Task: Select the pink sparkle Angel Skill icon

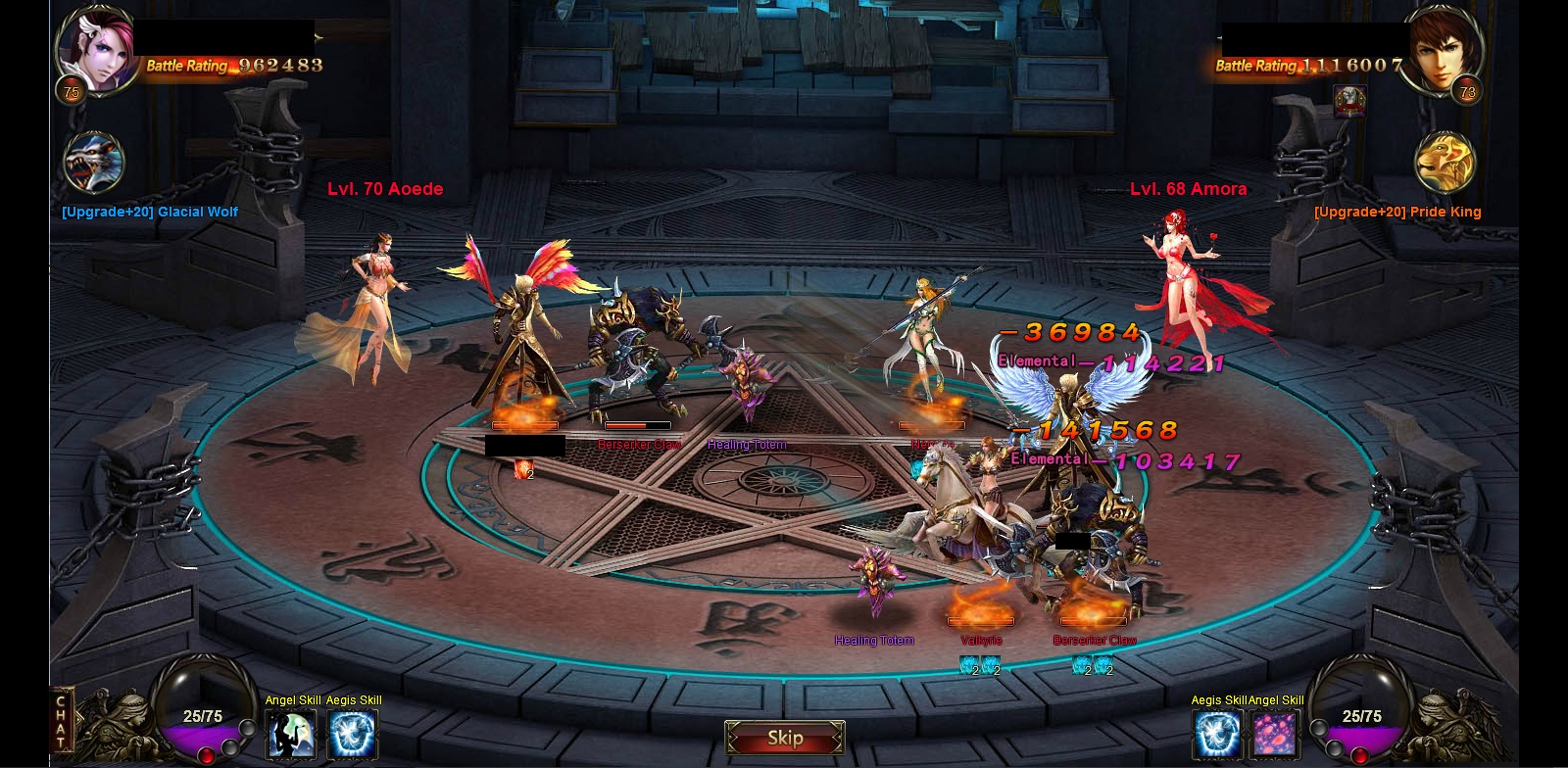Action: (x=1276, y=734)
